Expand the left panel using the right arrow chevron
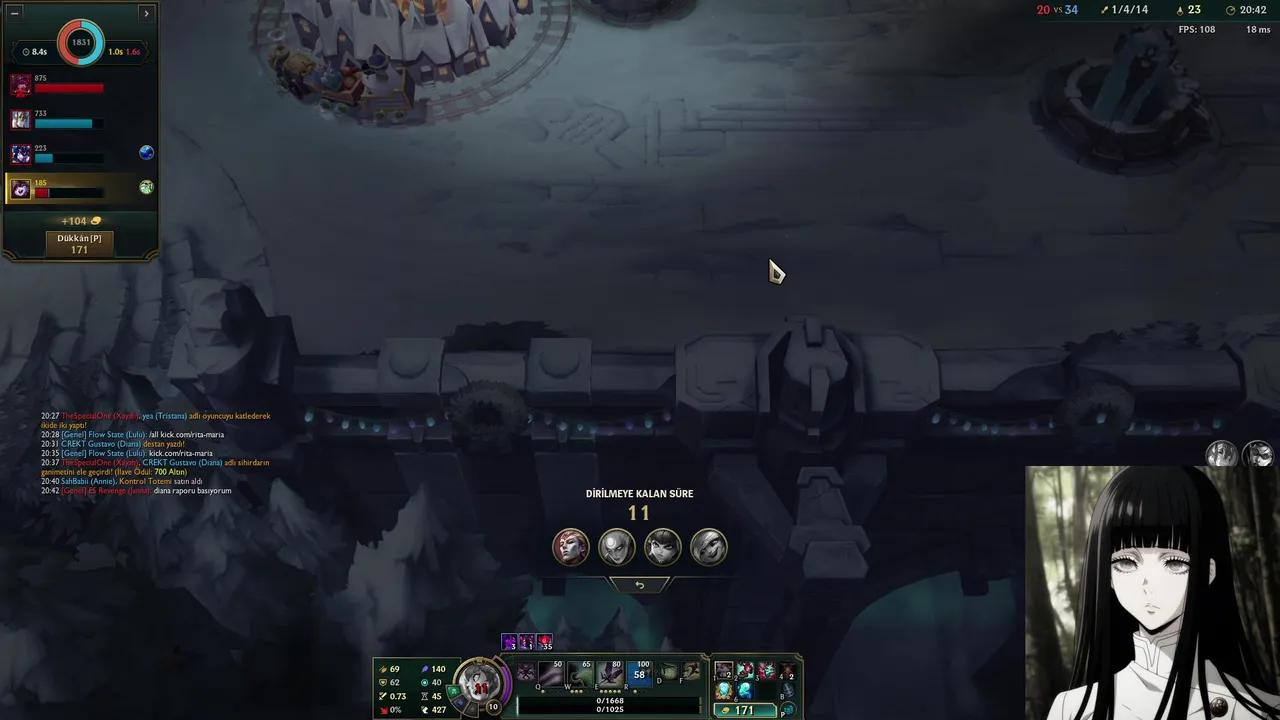 click(x=146, y=14)
